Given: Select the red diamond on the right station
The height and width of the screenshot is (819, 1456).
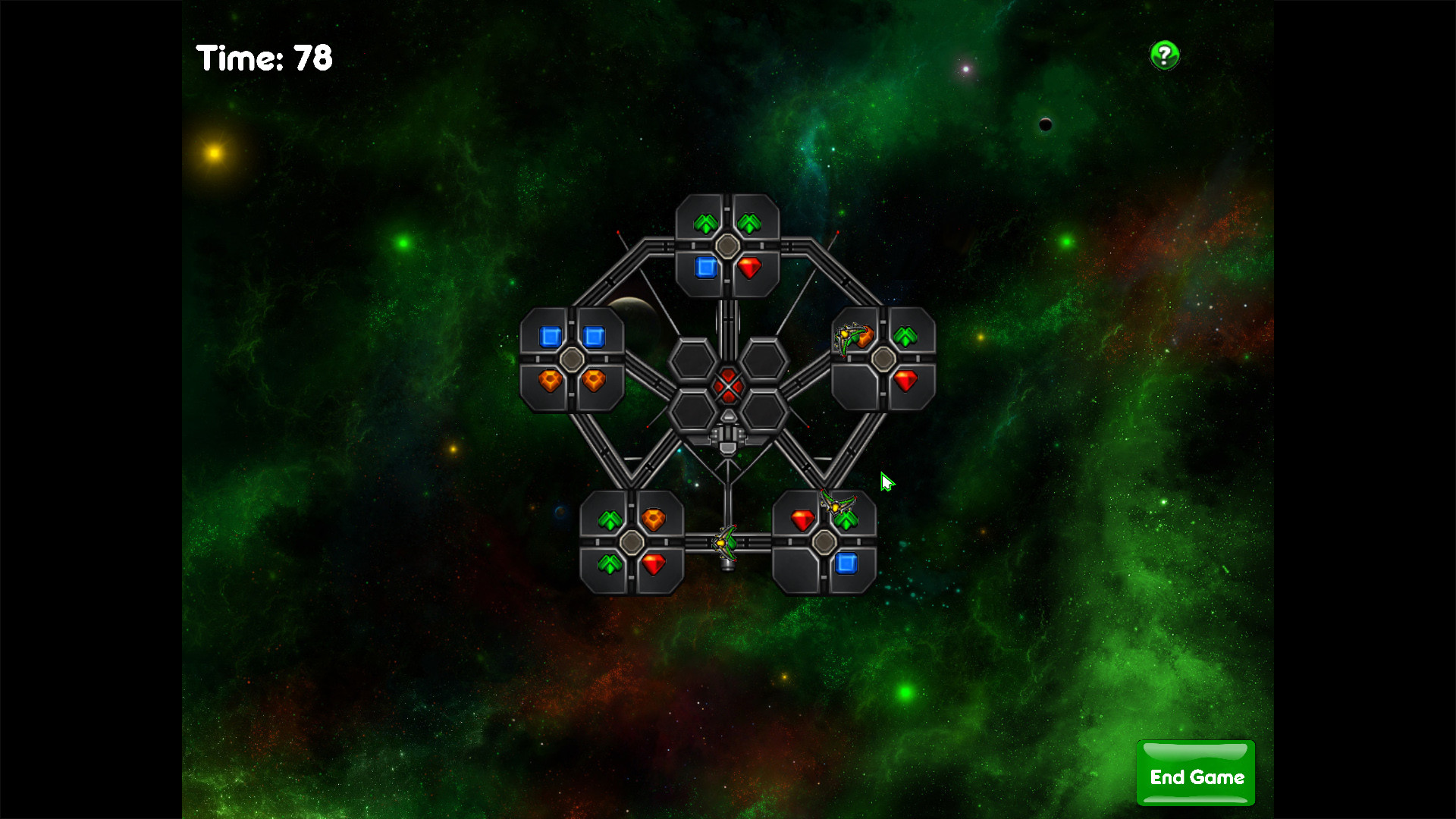Looking at the screenshot, I should [x=905, y=381].
